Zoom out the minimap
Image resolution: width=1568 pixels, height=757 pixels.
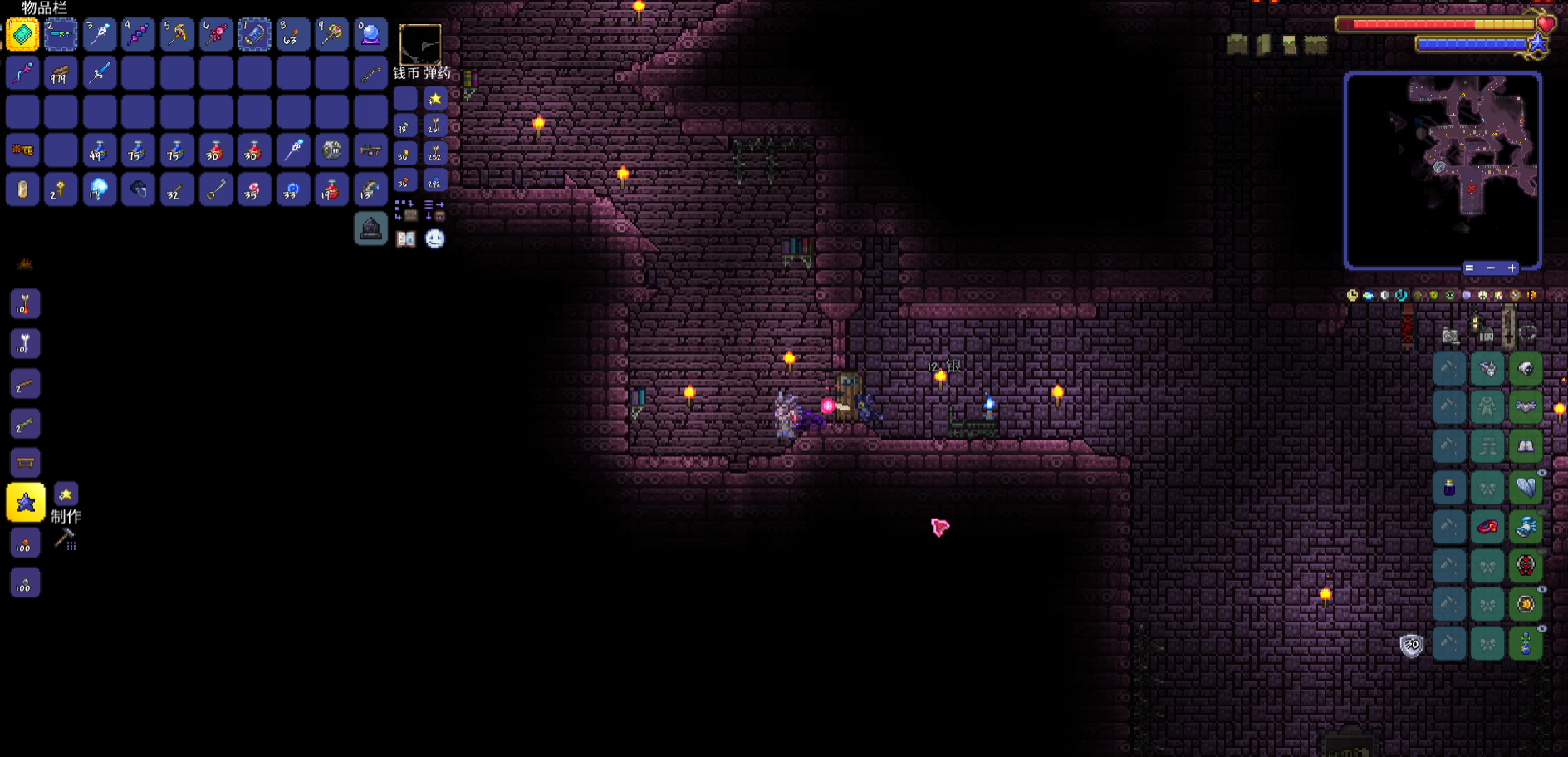click(1491, 268)
